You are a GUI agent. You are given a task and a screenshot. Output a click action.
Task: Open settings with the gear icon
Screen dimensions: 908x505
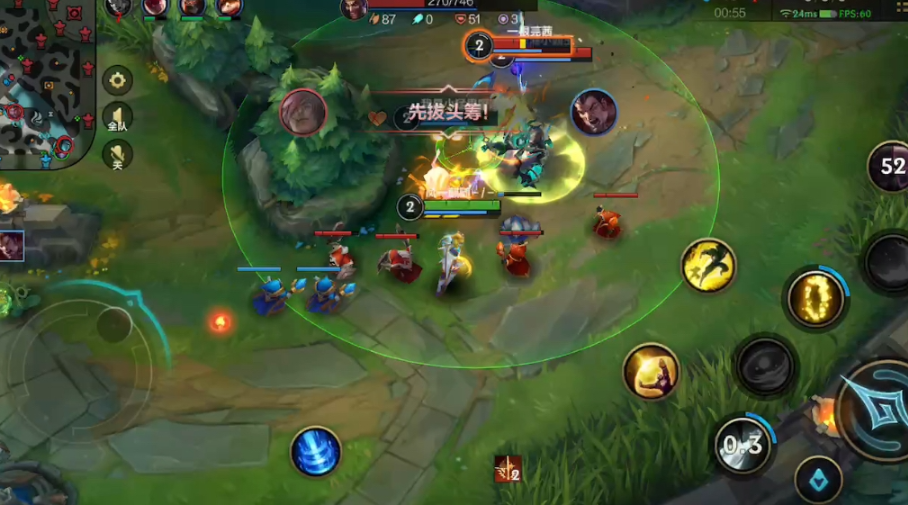[117, 81]
